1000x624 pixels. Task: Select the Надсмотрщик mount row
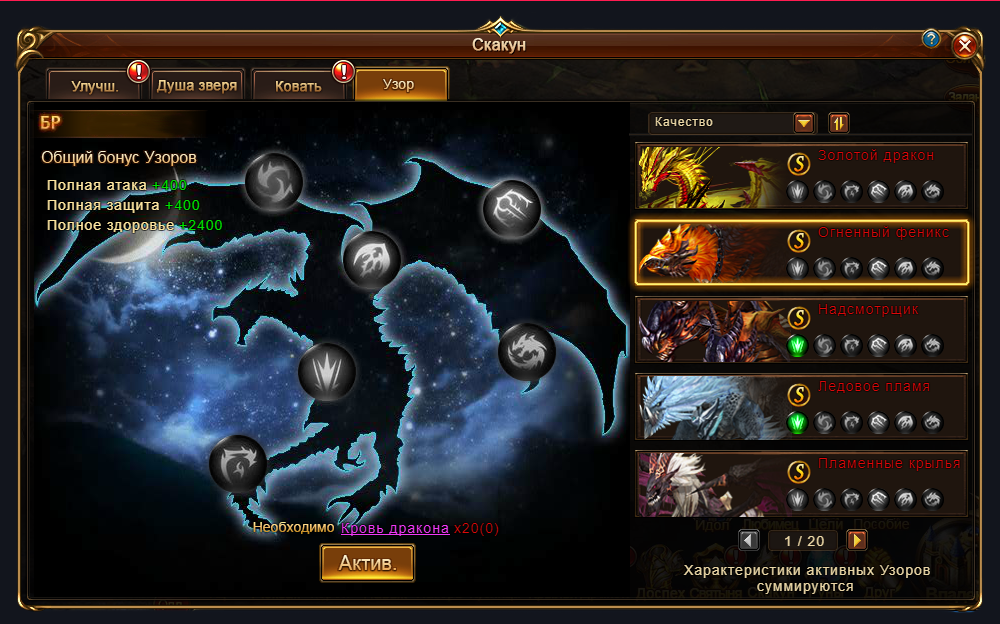tap(801, 330)
